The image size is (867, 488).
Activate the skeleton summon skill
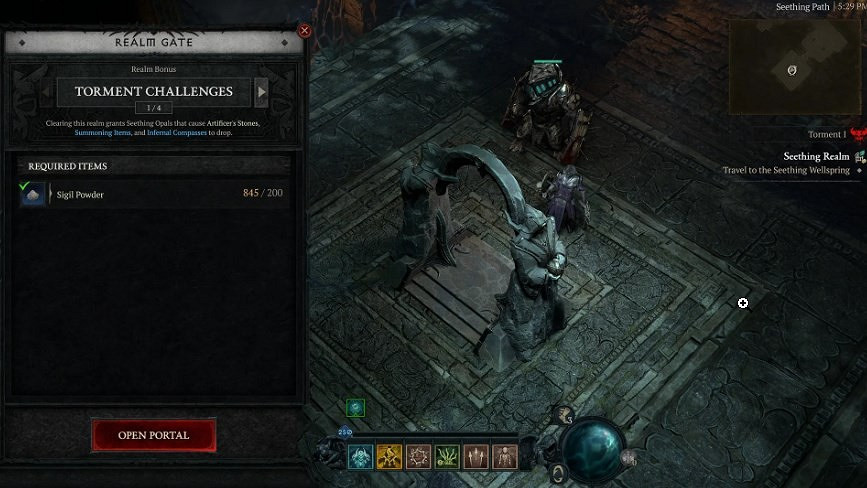coord(505,457)
